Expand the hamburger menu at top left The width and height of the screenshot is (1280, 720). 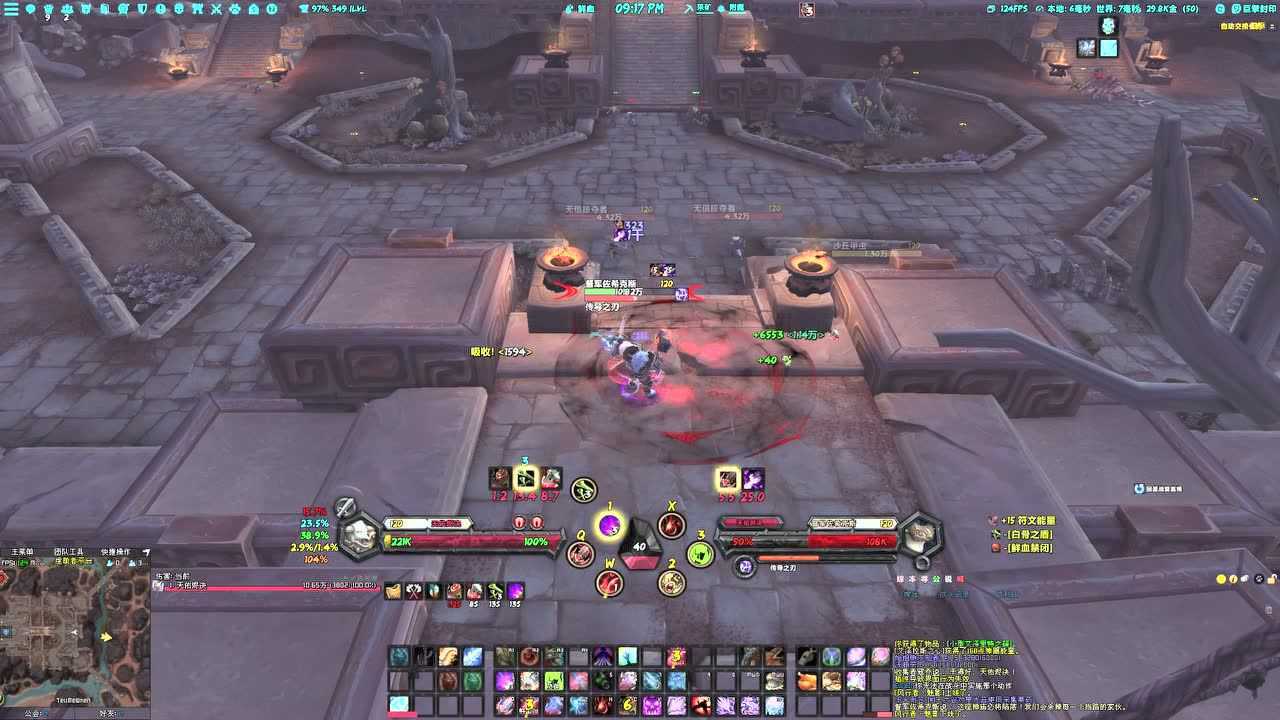pos(11,10)
